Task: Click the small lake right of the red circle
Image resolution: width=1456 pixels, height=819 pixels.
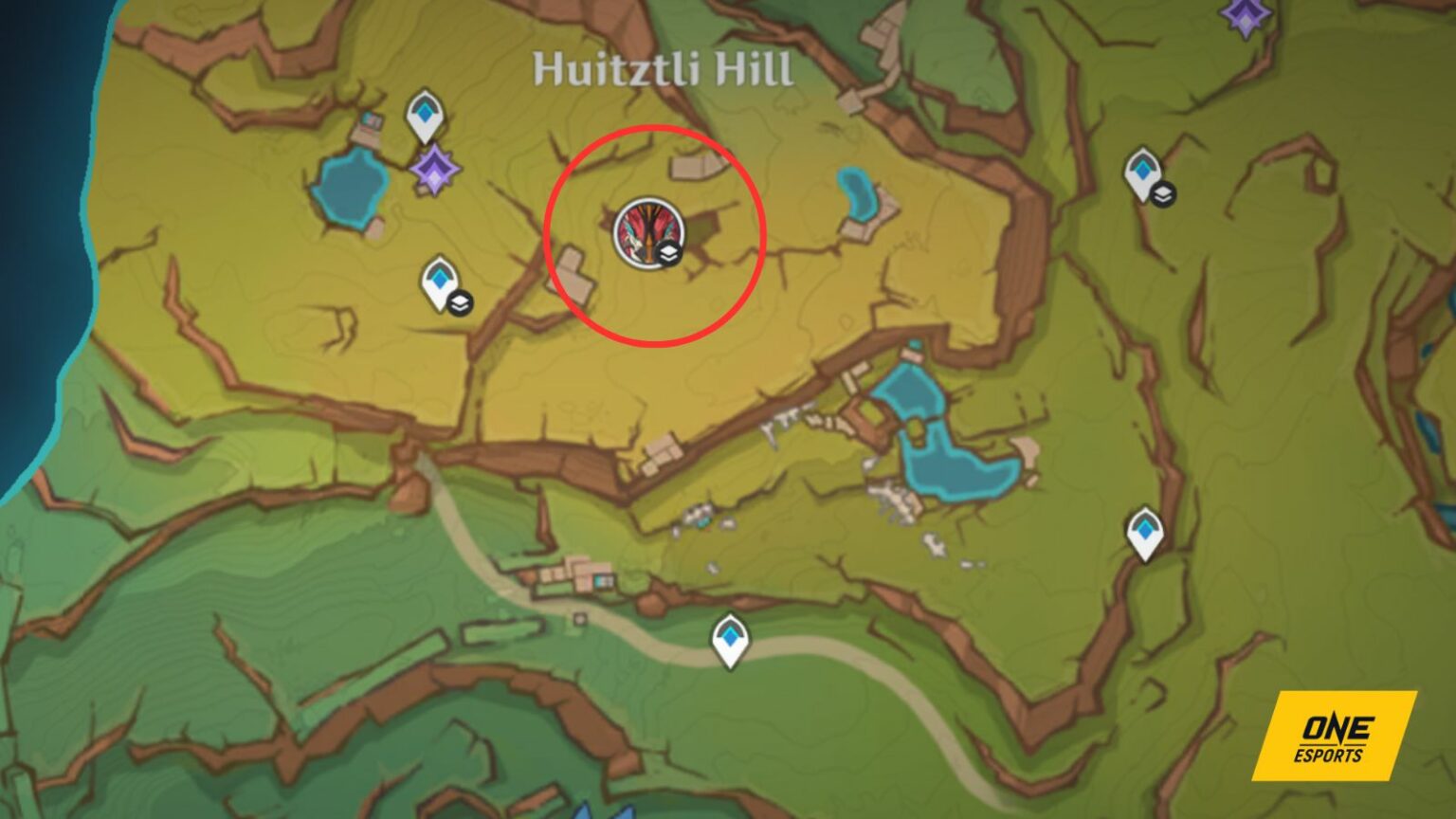Action: click(x=853, y=190)
